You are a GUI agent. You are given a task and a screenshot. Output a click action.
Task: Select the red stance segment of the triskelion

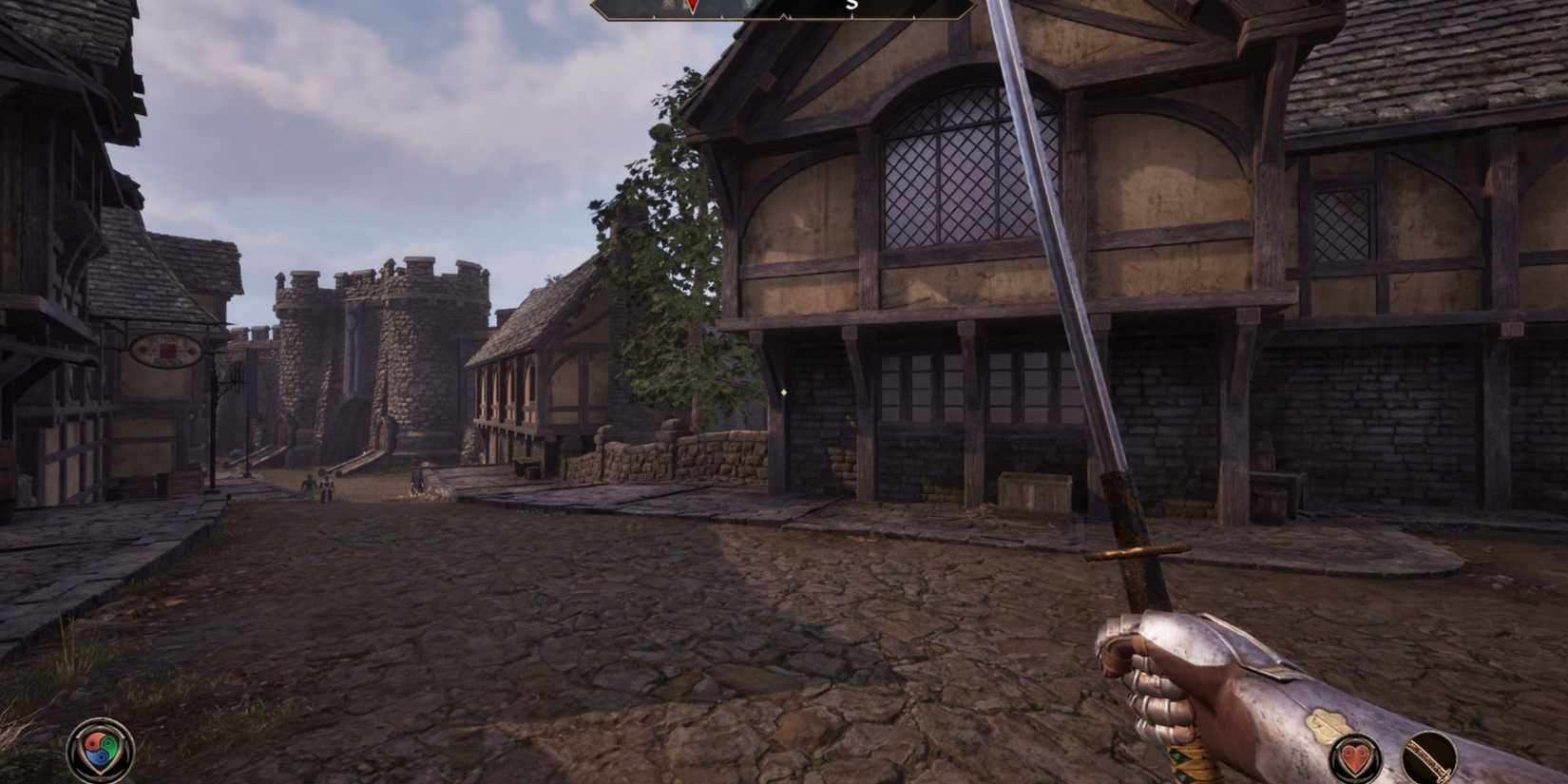coord(93,742)
